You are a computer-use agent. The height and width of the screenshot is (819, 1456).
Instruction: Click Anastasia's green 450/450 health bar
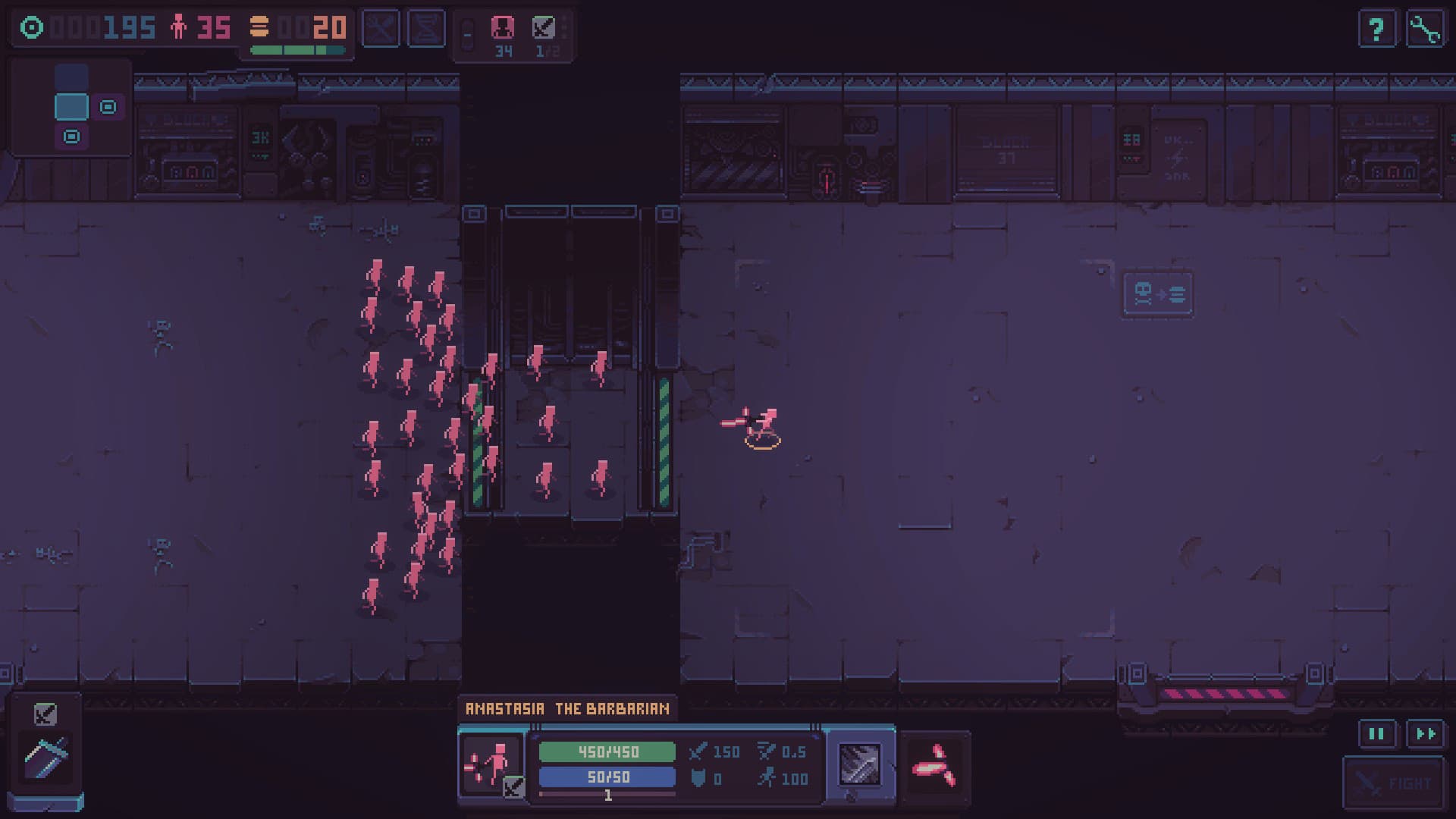click(x=605, y=752)
